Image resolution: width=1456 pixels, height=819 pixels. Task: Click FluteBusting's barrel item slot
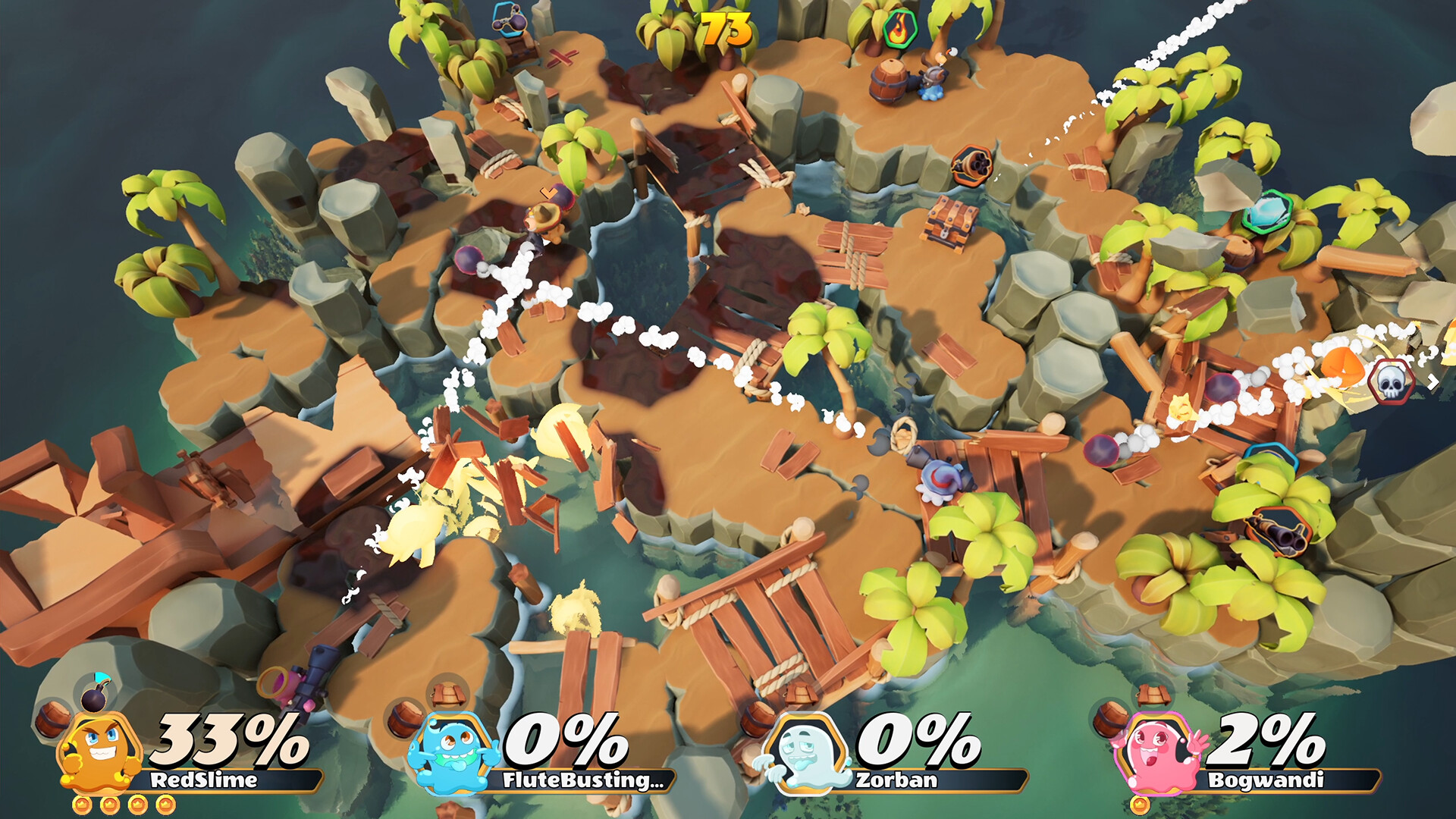click(405, 719)
